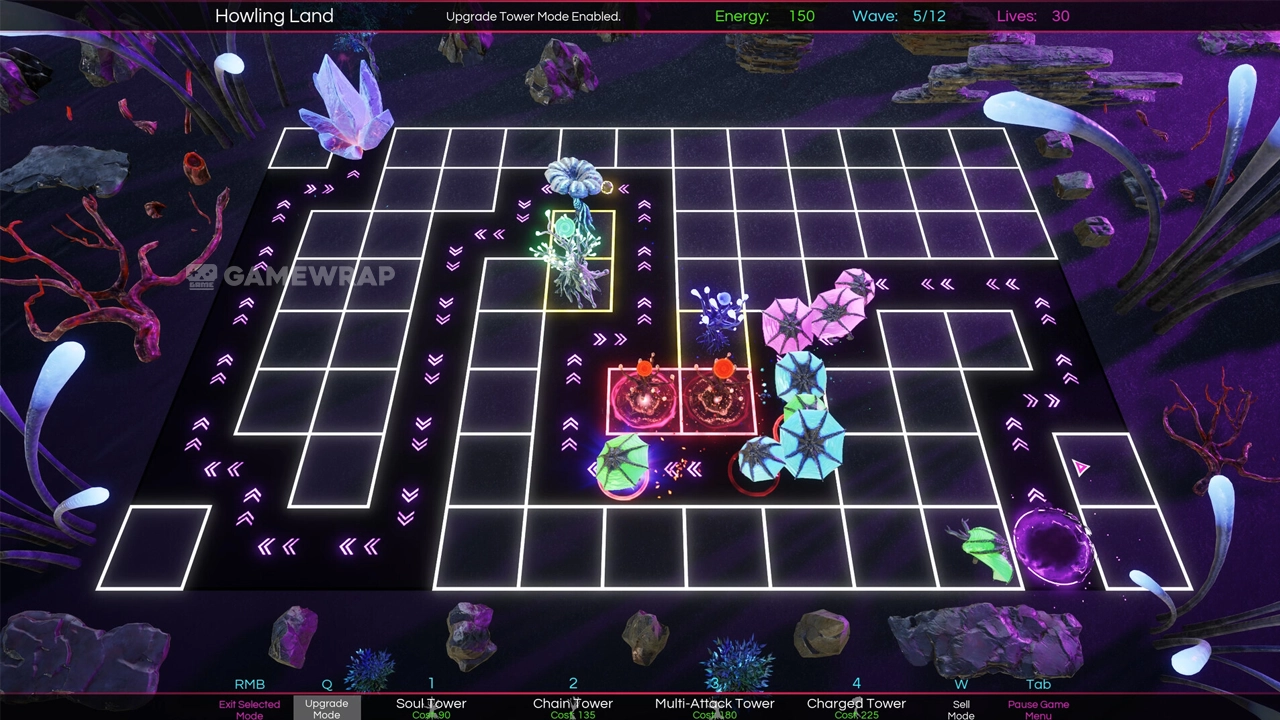Switch to Sell Mode

[961, 708]
